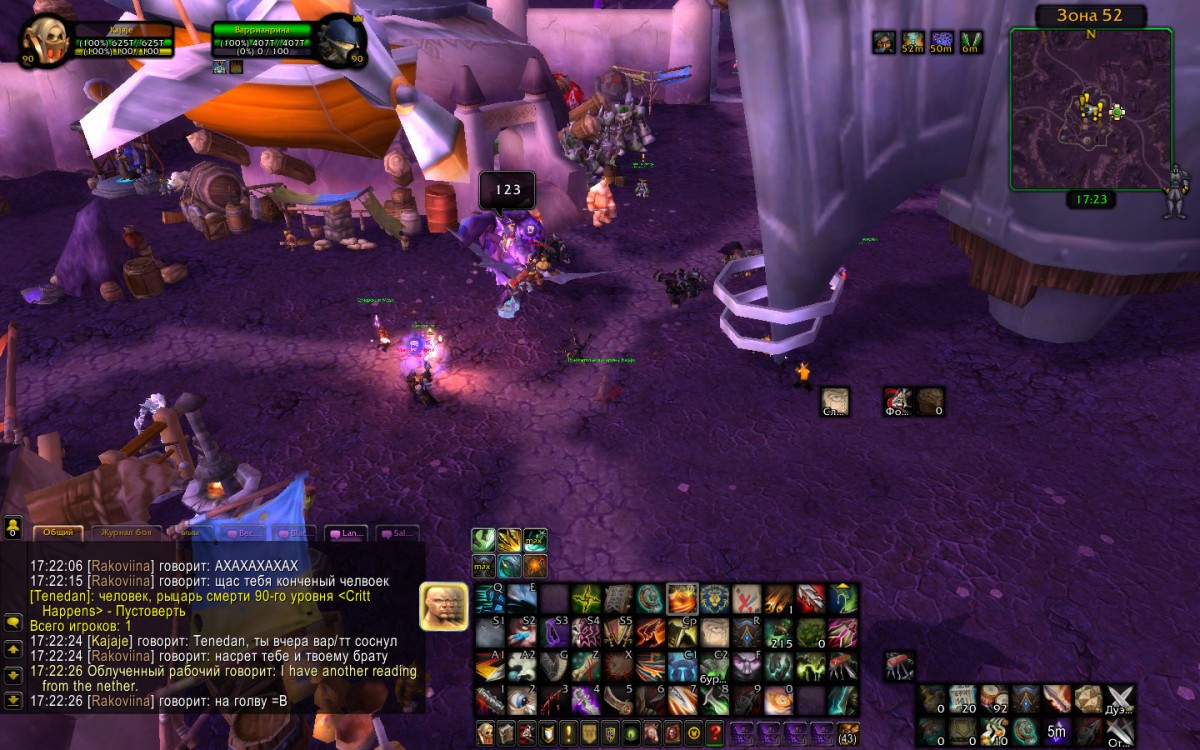Click the slot with 5m cooldown
Screen dimensions: 1200x750
[1056, 730]
